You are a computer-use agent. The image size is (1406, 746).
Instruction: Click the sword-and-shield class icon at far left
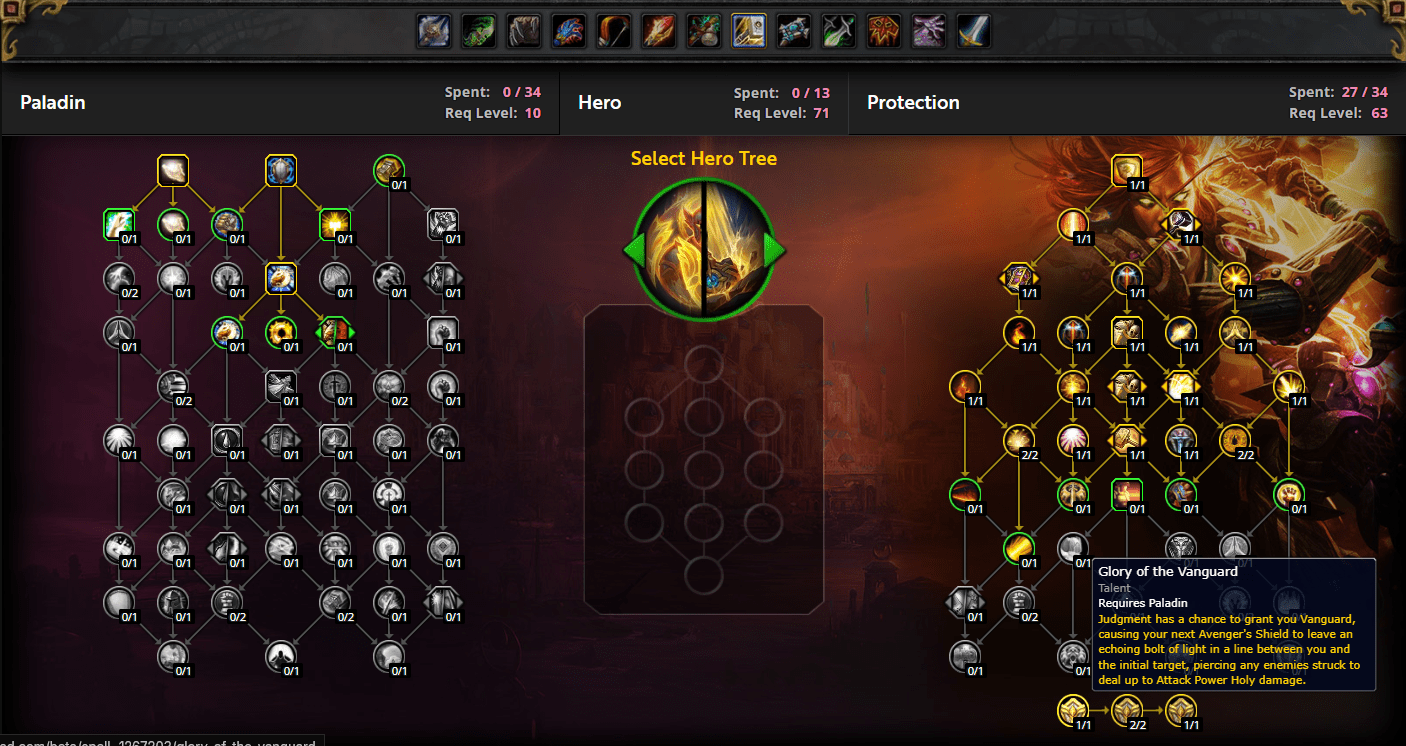[x=433, y=31]
